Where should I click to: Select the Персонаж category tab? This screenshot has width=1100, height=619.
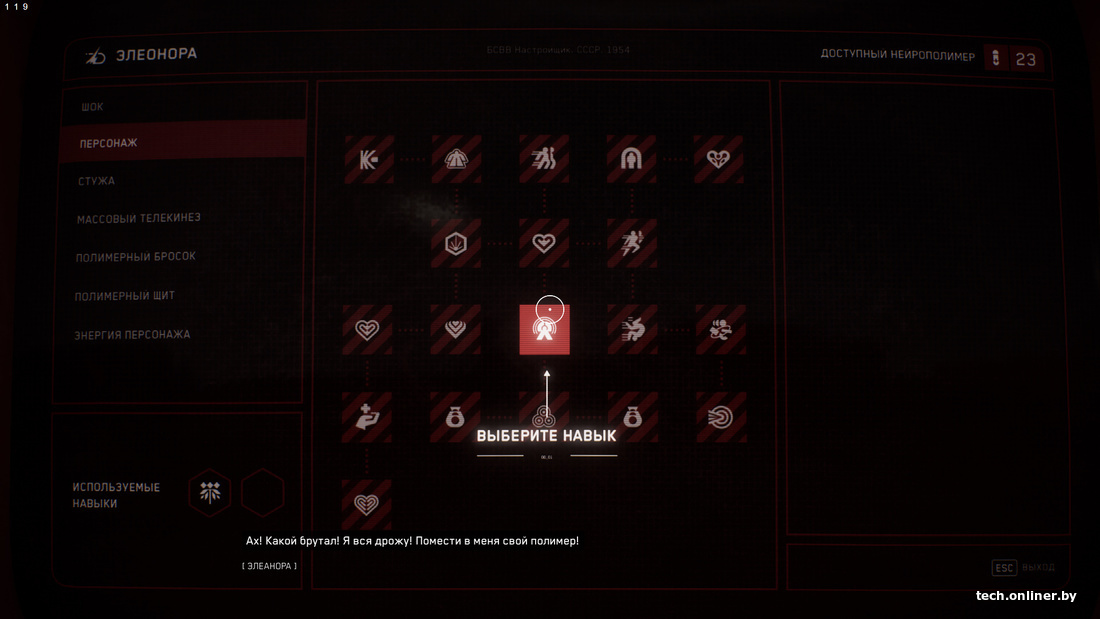pyautogui.click(x=109, y=144)
